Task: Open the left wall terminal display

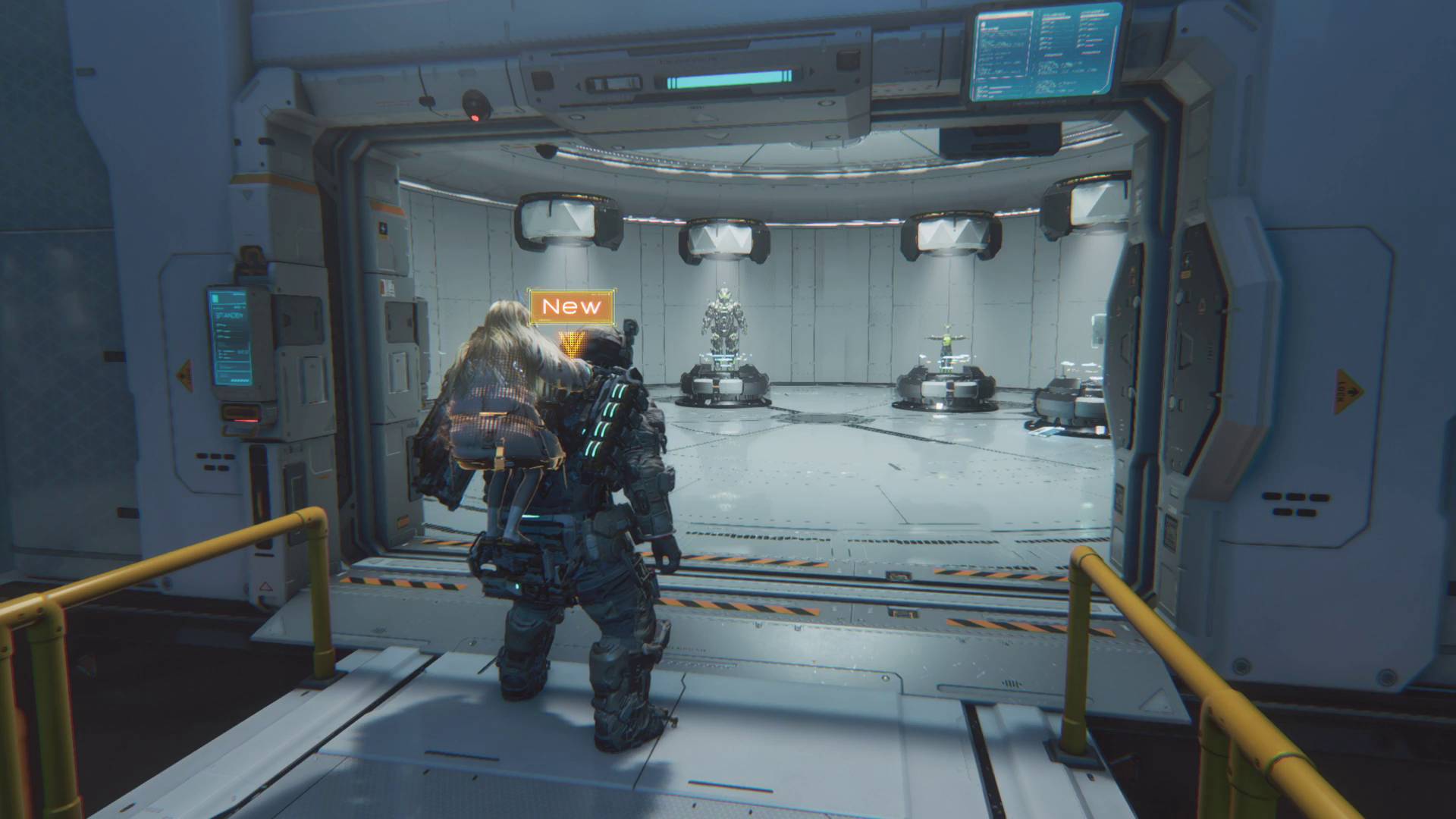Action: (230, 337)
